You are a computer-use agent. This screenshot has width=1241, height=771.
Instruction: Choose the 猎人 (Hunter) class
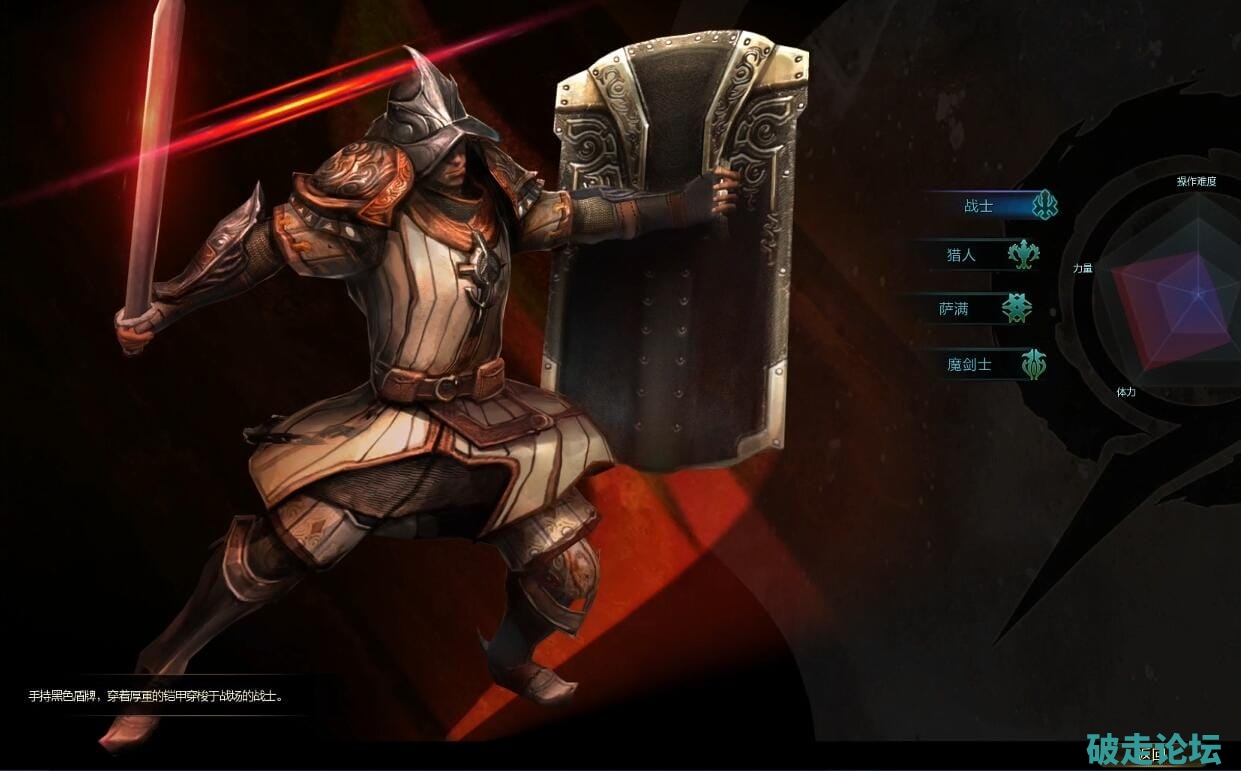(x=962, y=255)
